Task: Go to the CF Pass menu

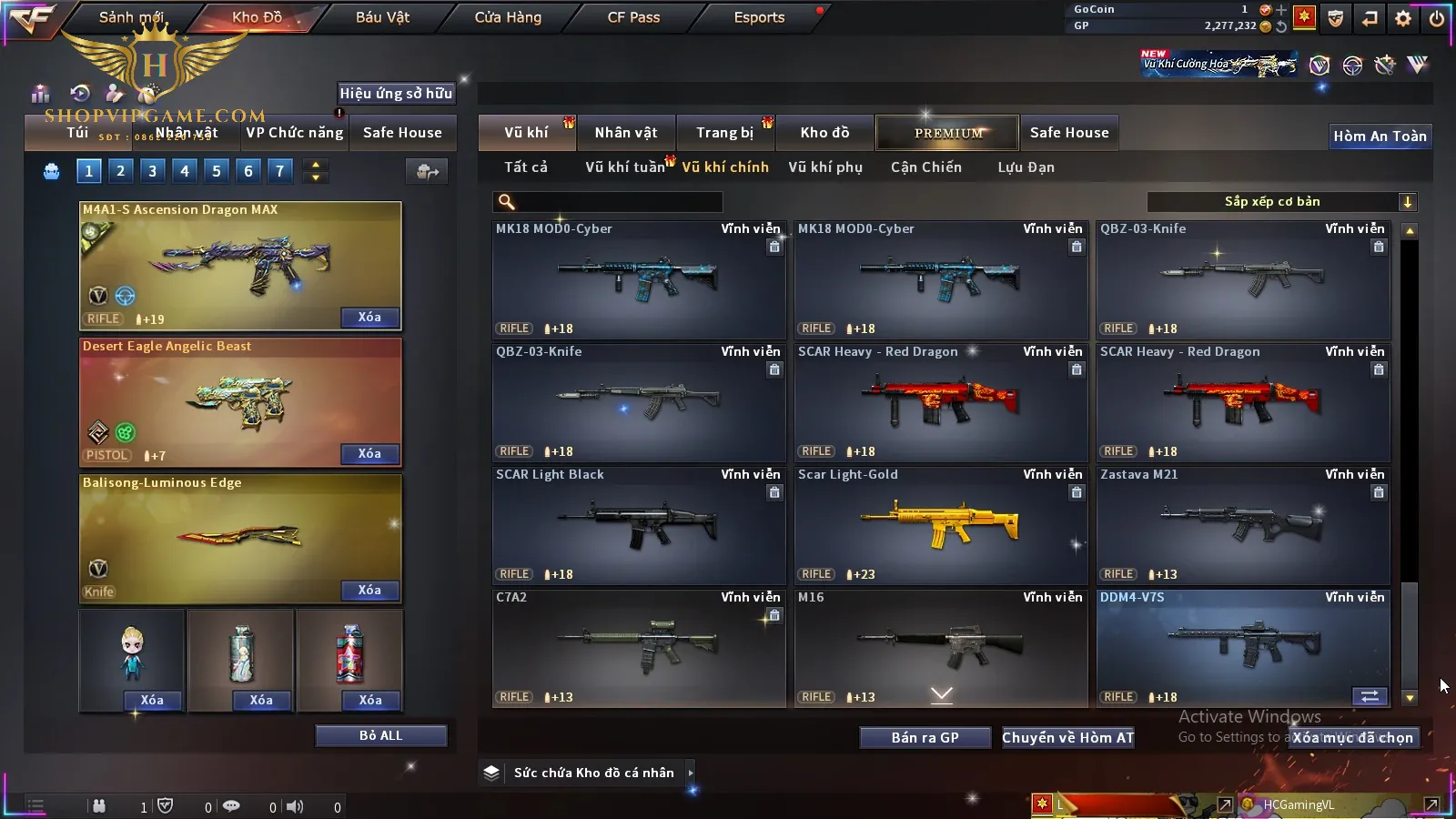Action: (633, 17)
